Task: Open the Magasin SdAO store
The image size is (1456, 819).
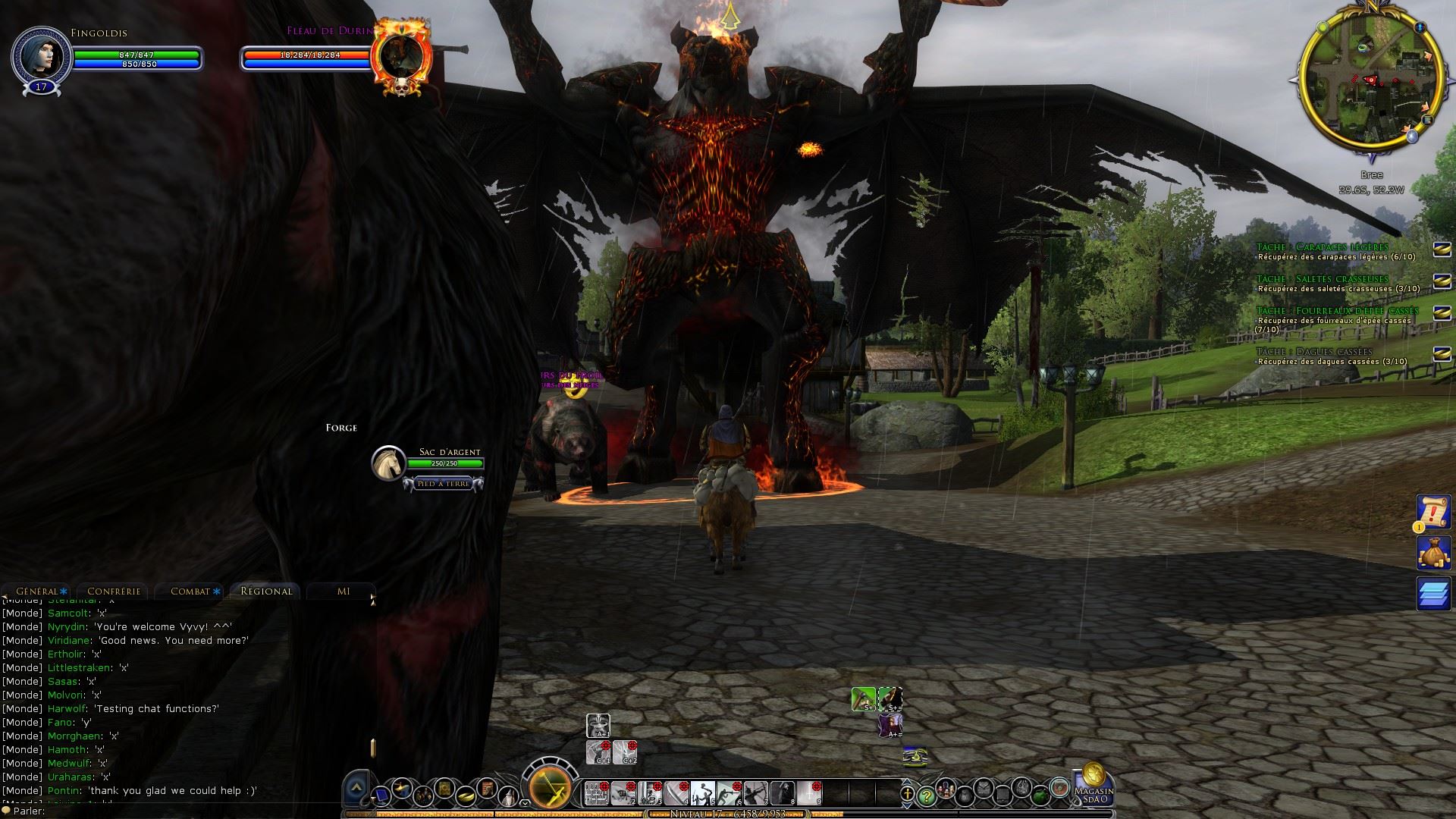Action: coord(1094,787)
